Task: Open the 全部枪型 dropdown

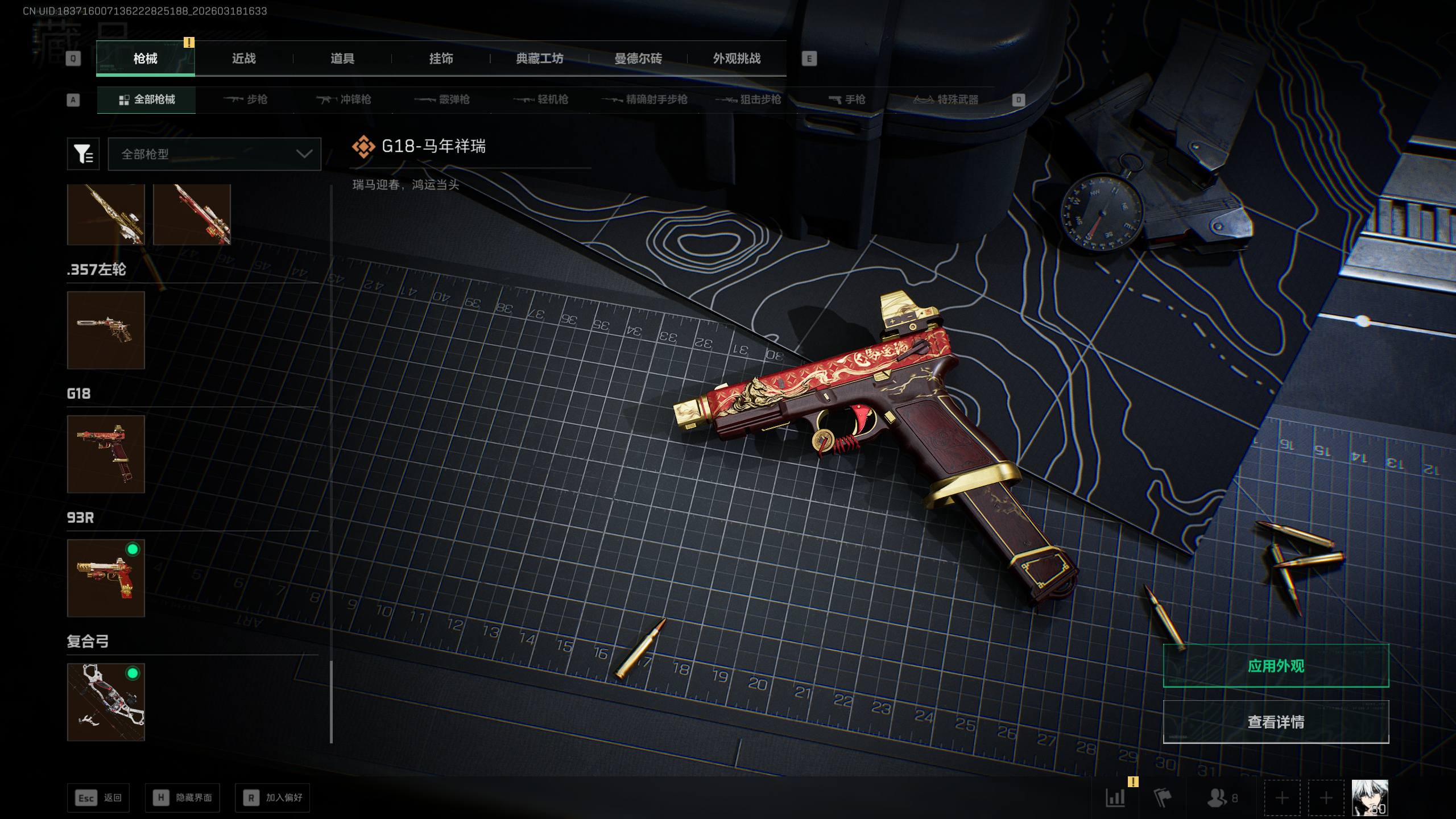Action: pyautogui.click(x=214, y=154)
